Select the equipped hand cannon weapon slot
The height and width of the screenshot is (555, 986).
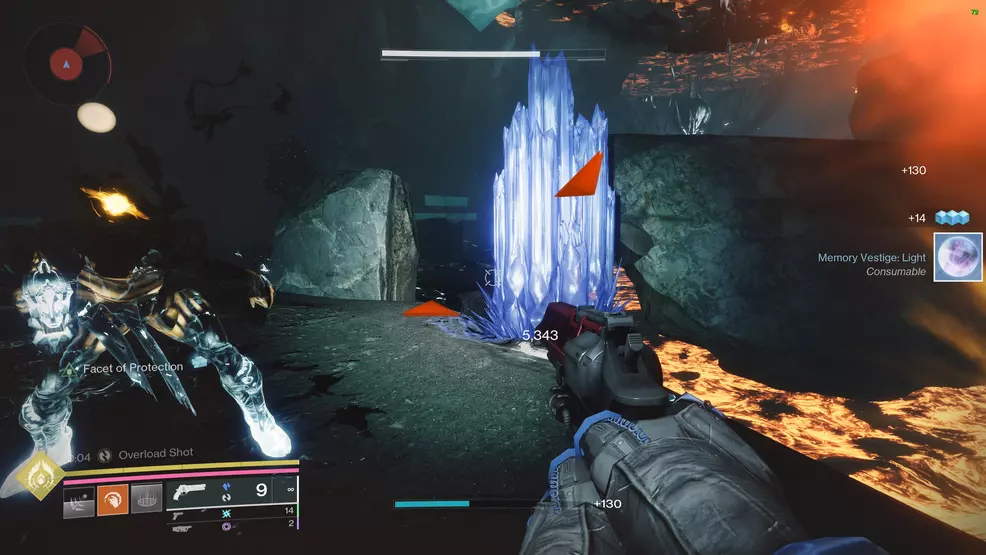[x=191, y=492]
